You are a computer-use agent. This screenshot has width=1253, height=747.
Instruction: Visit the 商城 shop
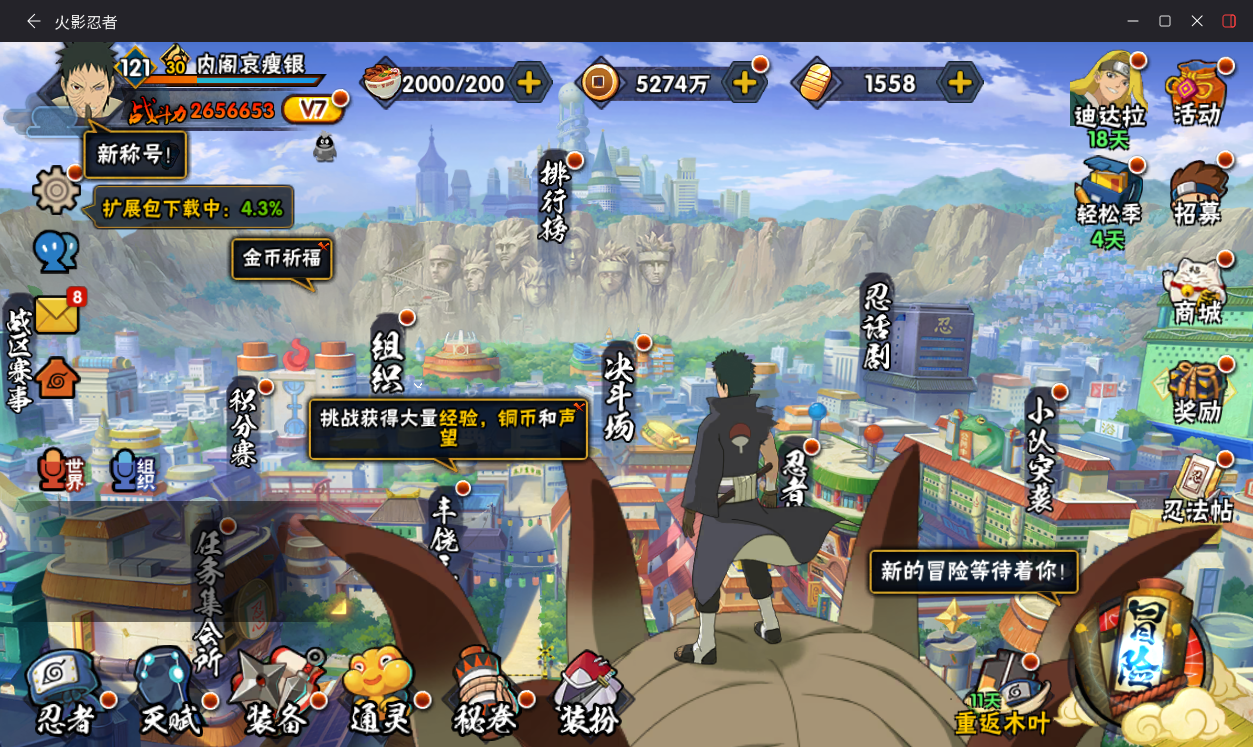coord(1197,292)
